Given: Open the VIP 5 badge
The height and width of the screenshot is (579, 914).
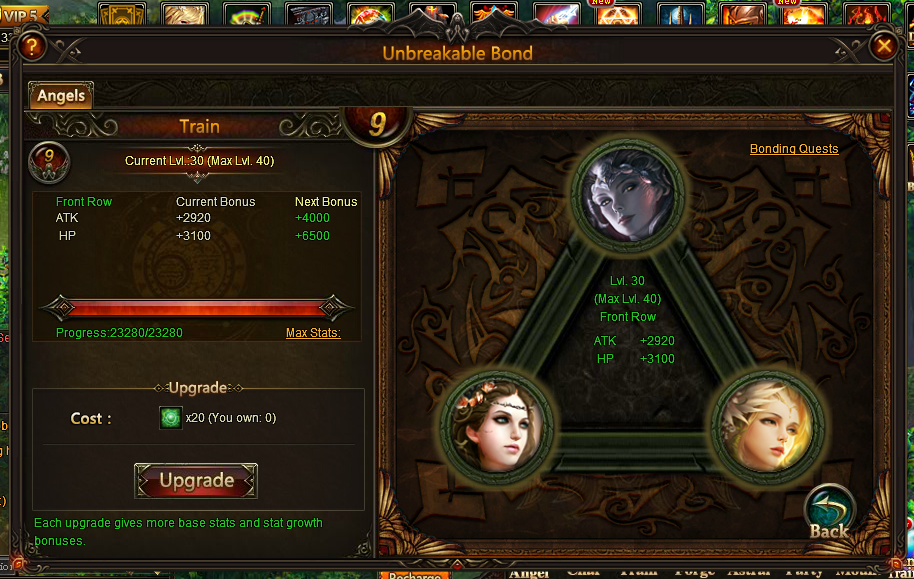Looking at the screenshot, I should coord(26,15).
